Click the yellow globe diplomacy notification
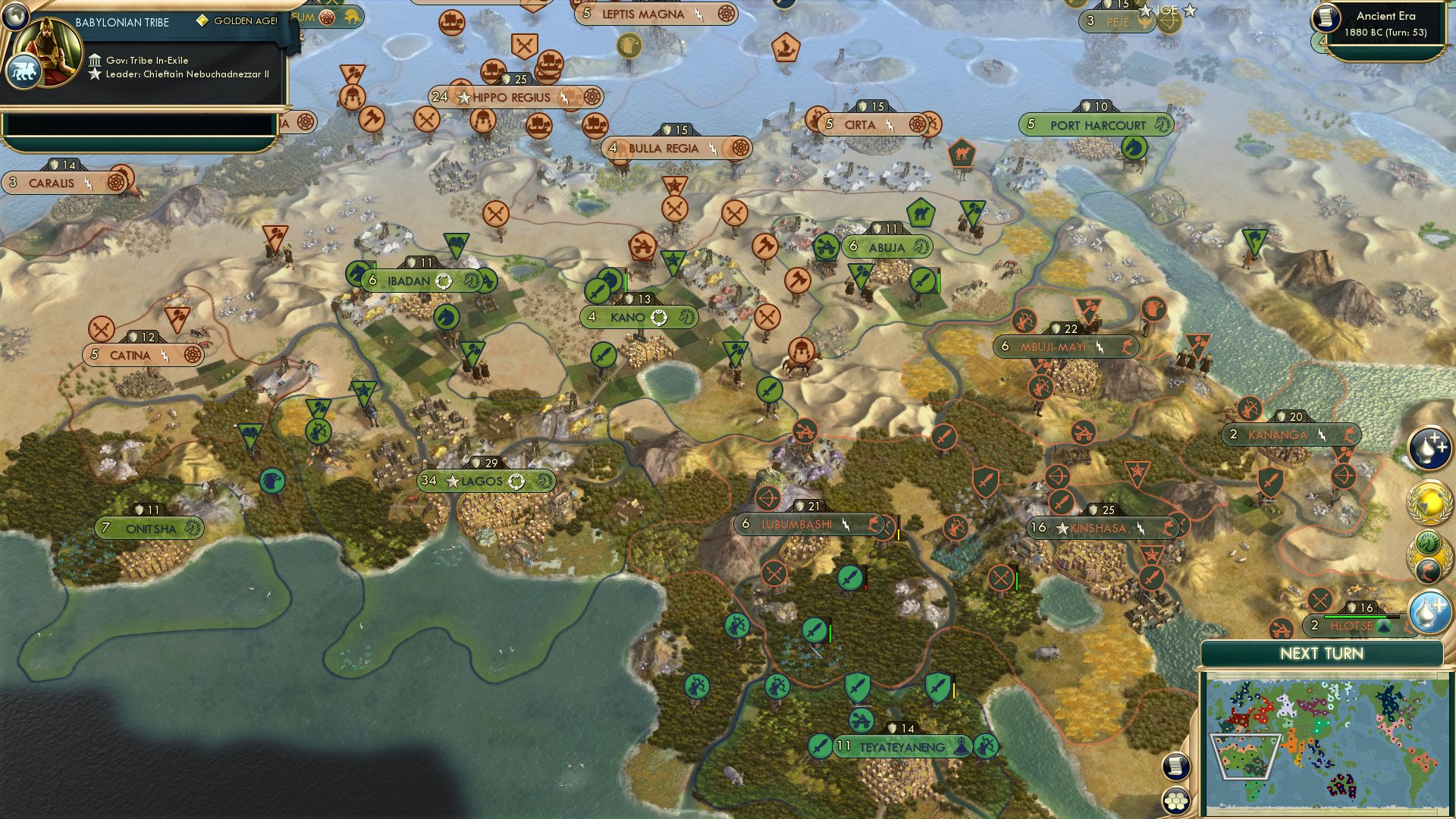The height and width of the screenshot is (819, 1456). pyautogui.click(x=1429, y=503)
